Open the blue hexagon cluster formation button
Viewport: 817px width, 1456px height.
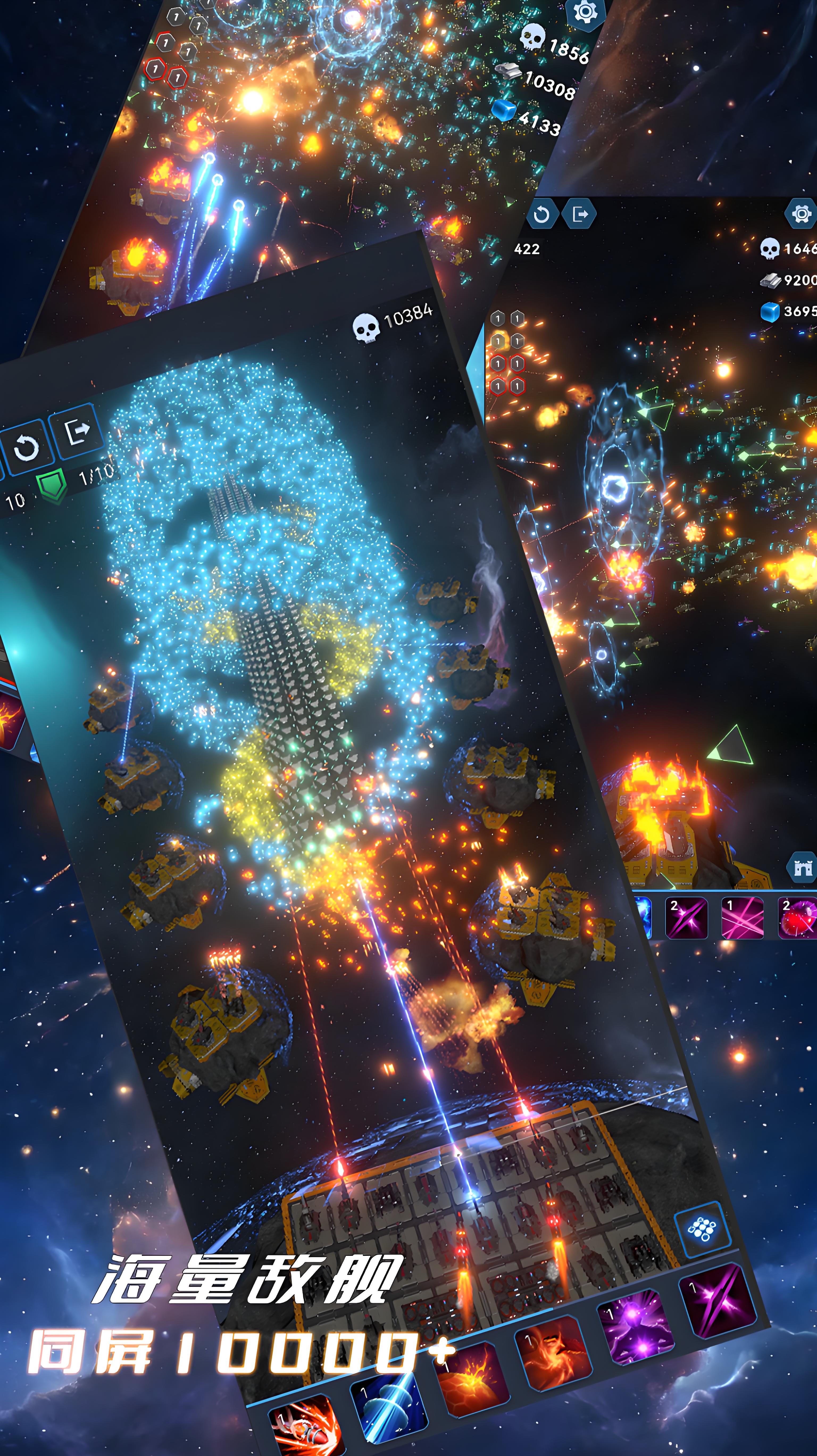point(702,1229)
